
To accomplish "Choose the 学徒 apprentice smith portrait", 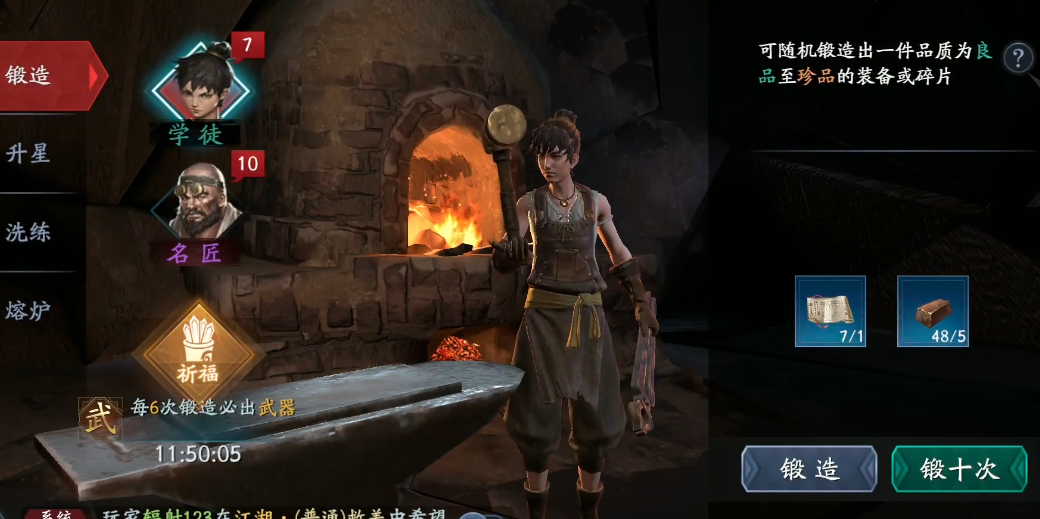I will point(196,88).
